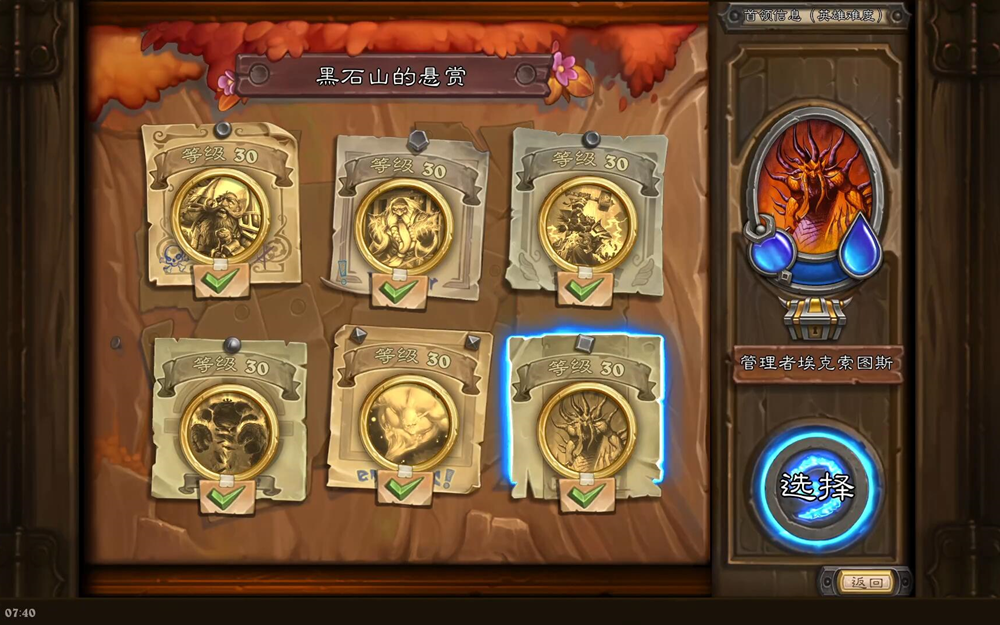Viewport: 1000px width, 625px height.
Task: Confirm bounty with the 选择 button
Action: 817,488
